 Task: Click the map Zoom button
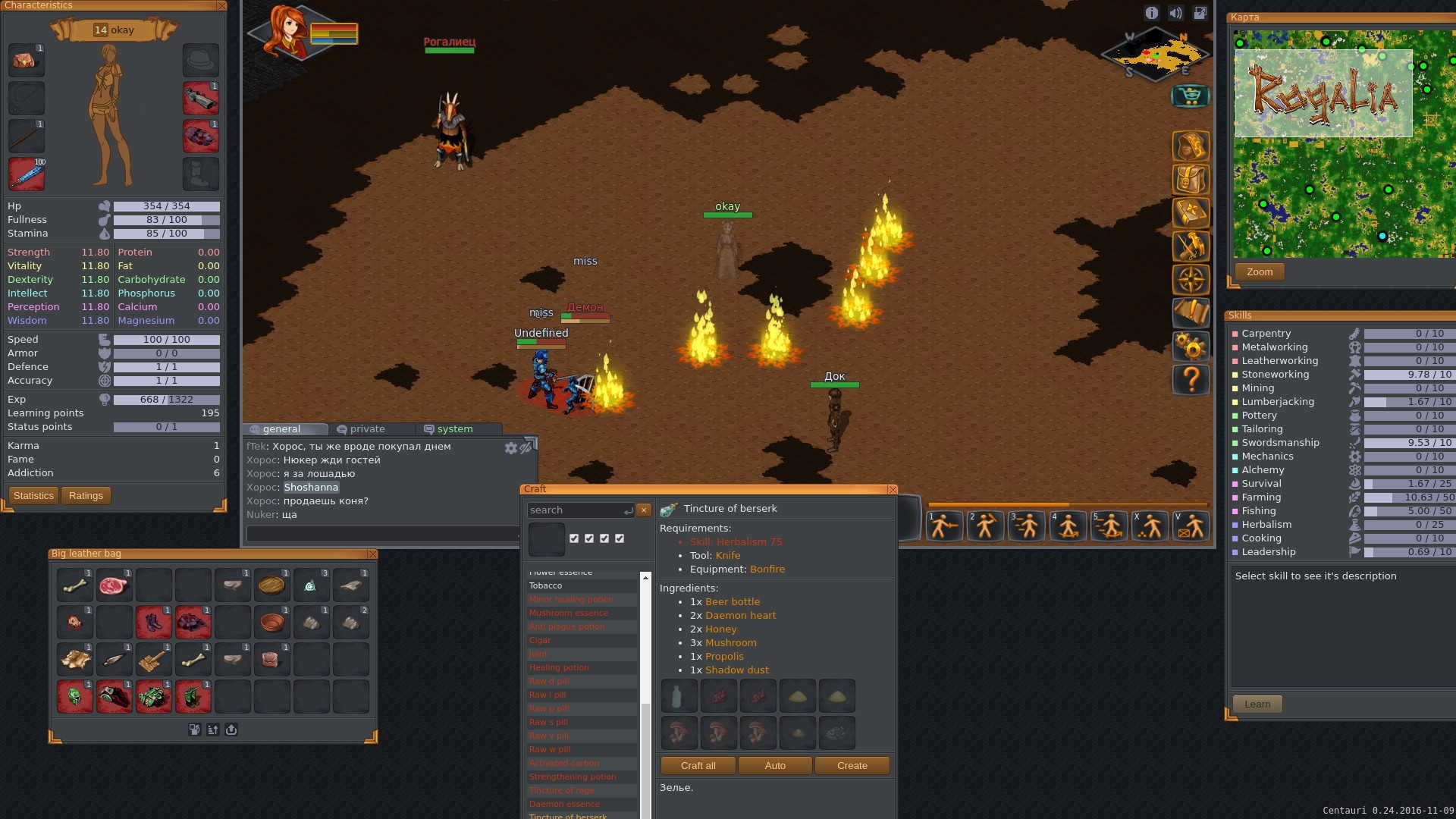(1259, 272)
